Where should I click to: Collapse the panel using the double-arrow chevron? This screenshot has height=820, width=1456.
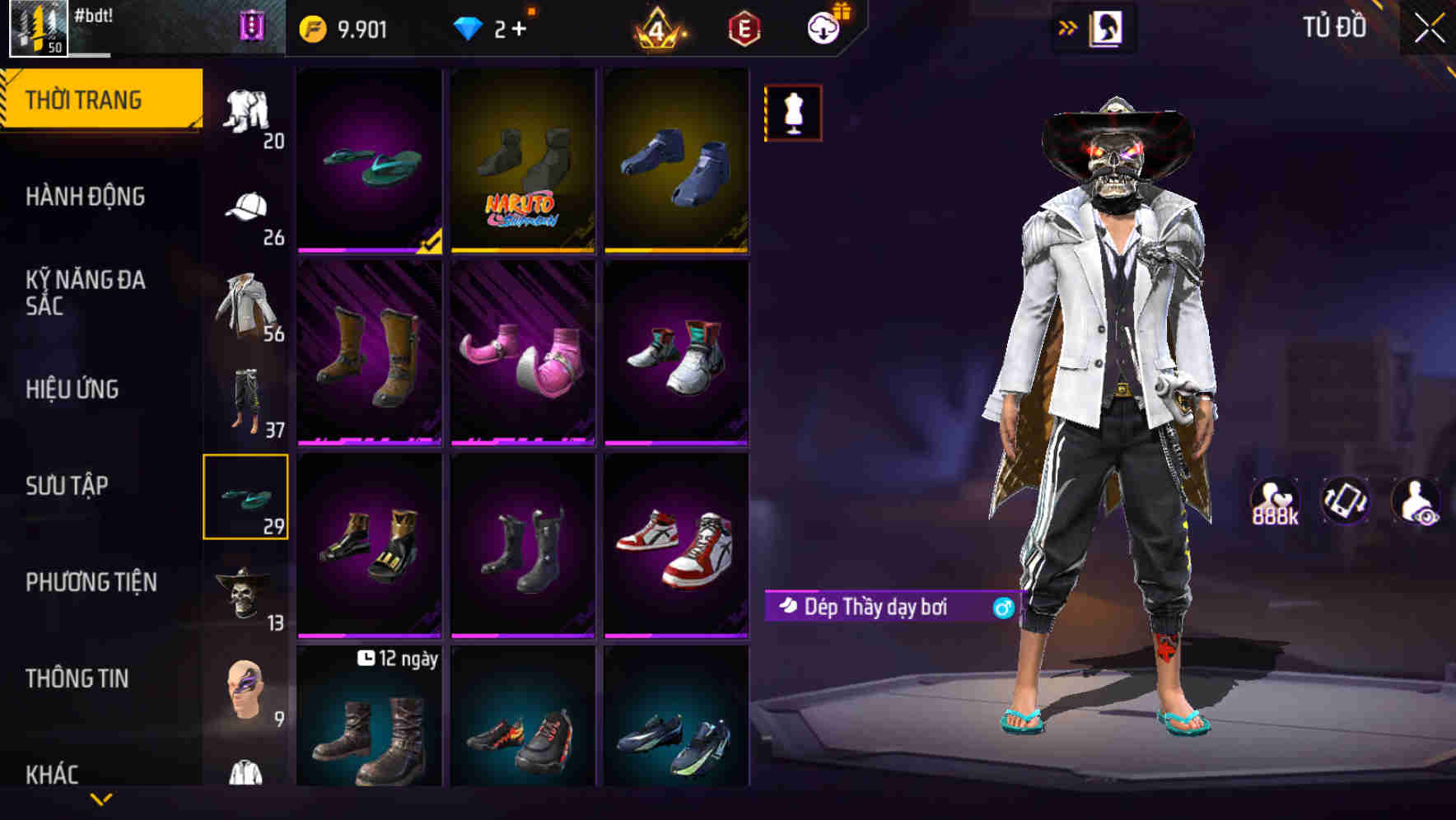point(1068,26)
